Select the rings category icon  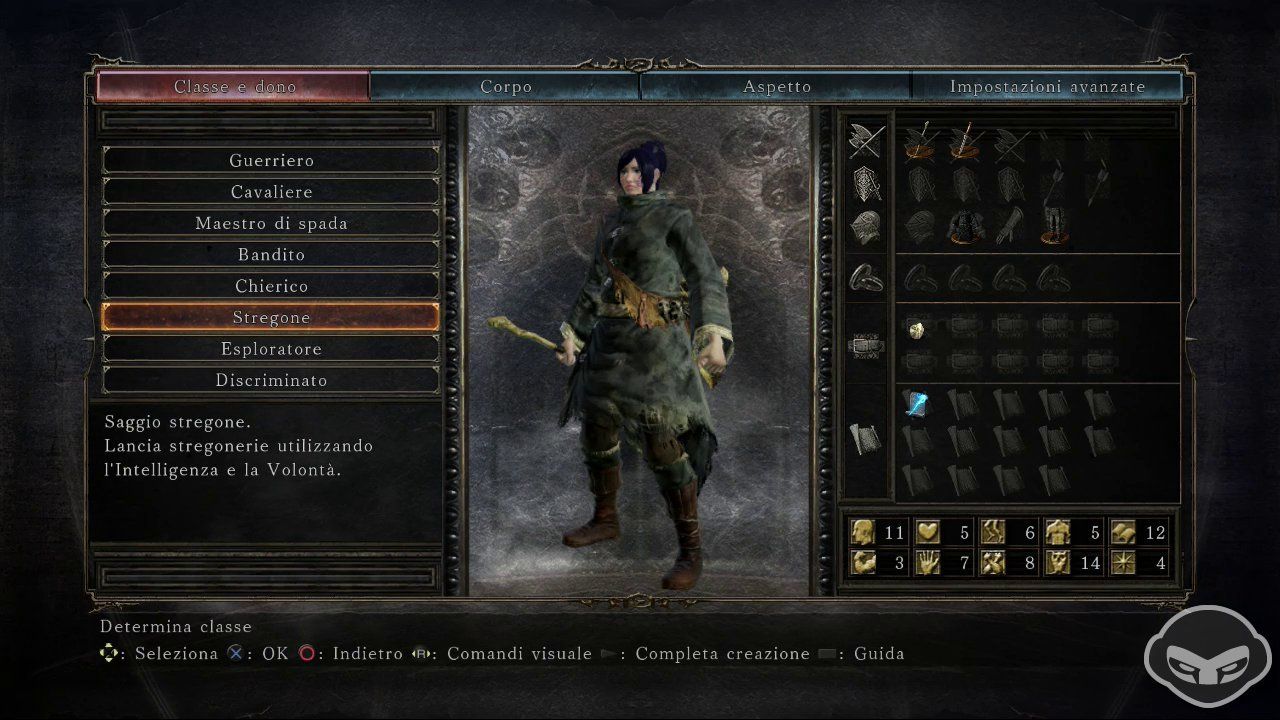pos(865,278)
